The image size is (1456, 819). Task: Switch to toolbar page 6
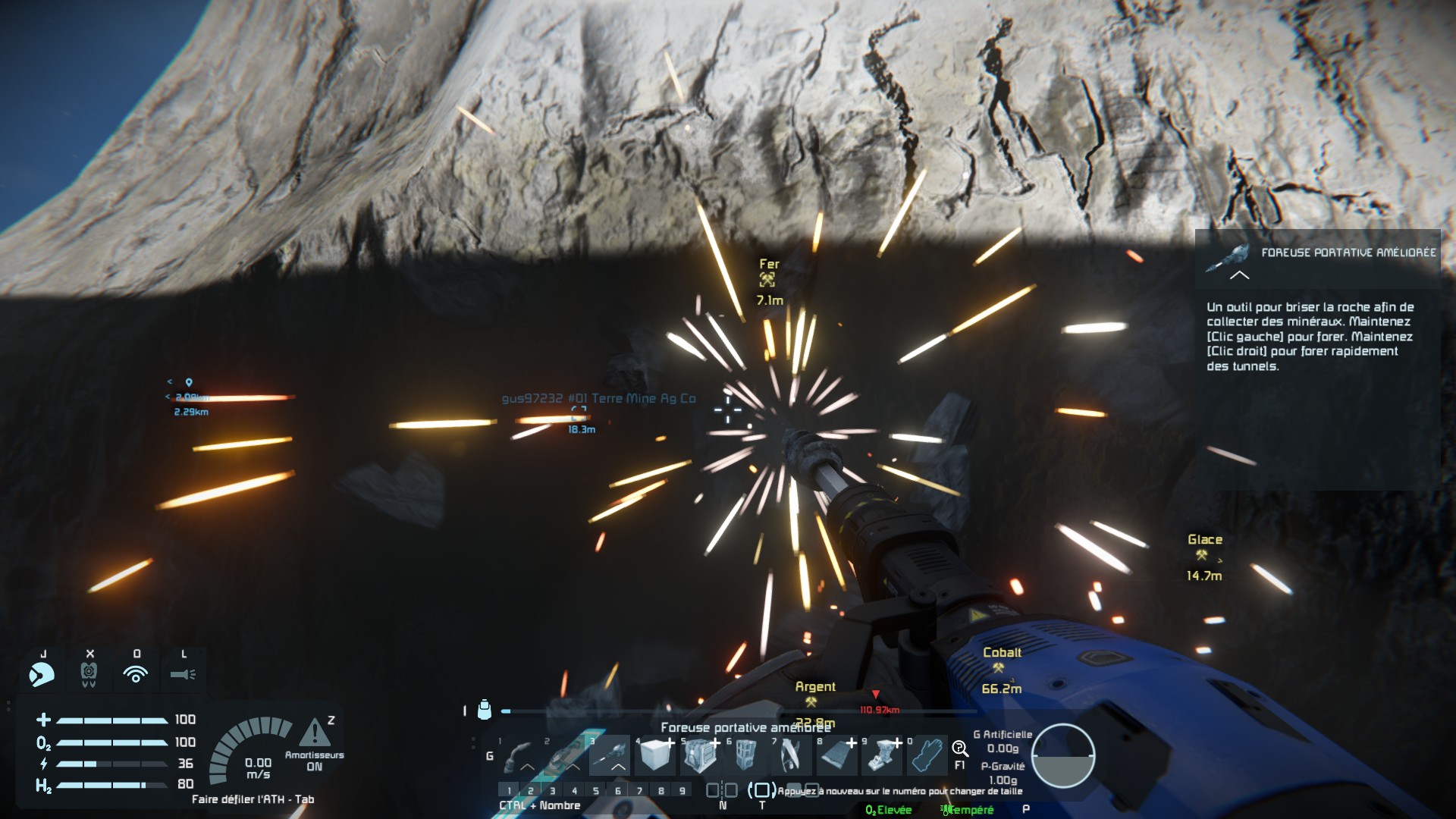click(x=618, y=791)
